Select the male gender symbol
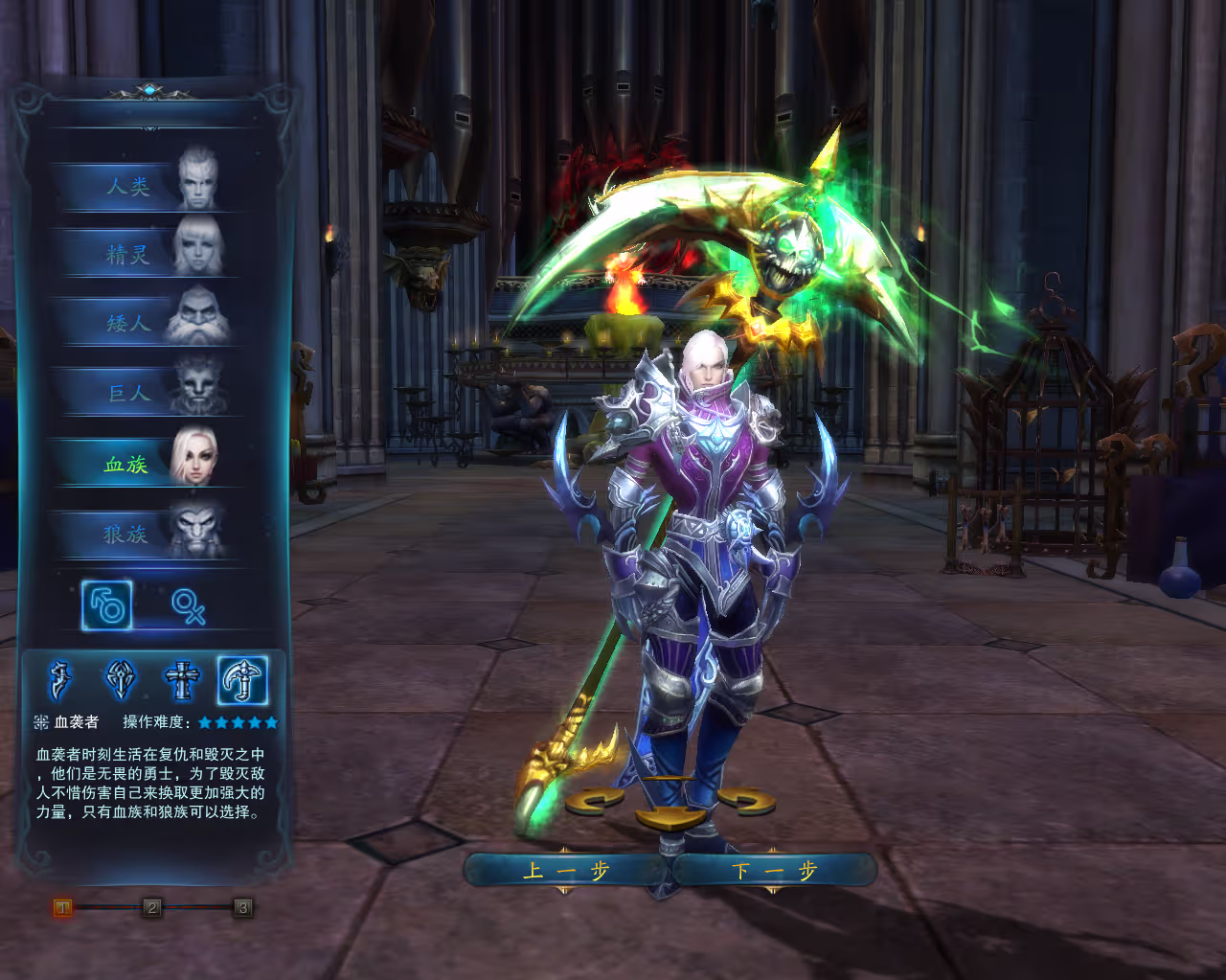This screenshot has height=980, width=1226. (107, 605)
